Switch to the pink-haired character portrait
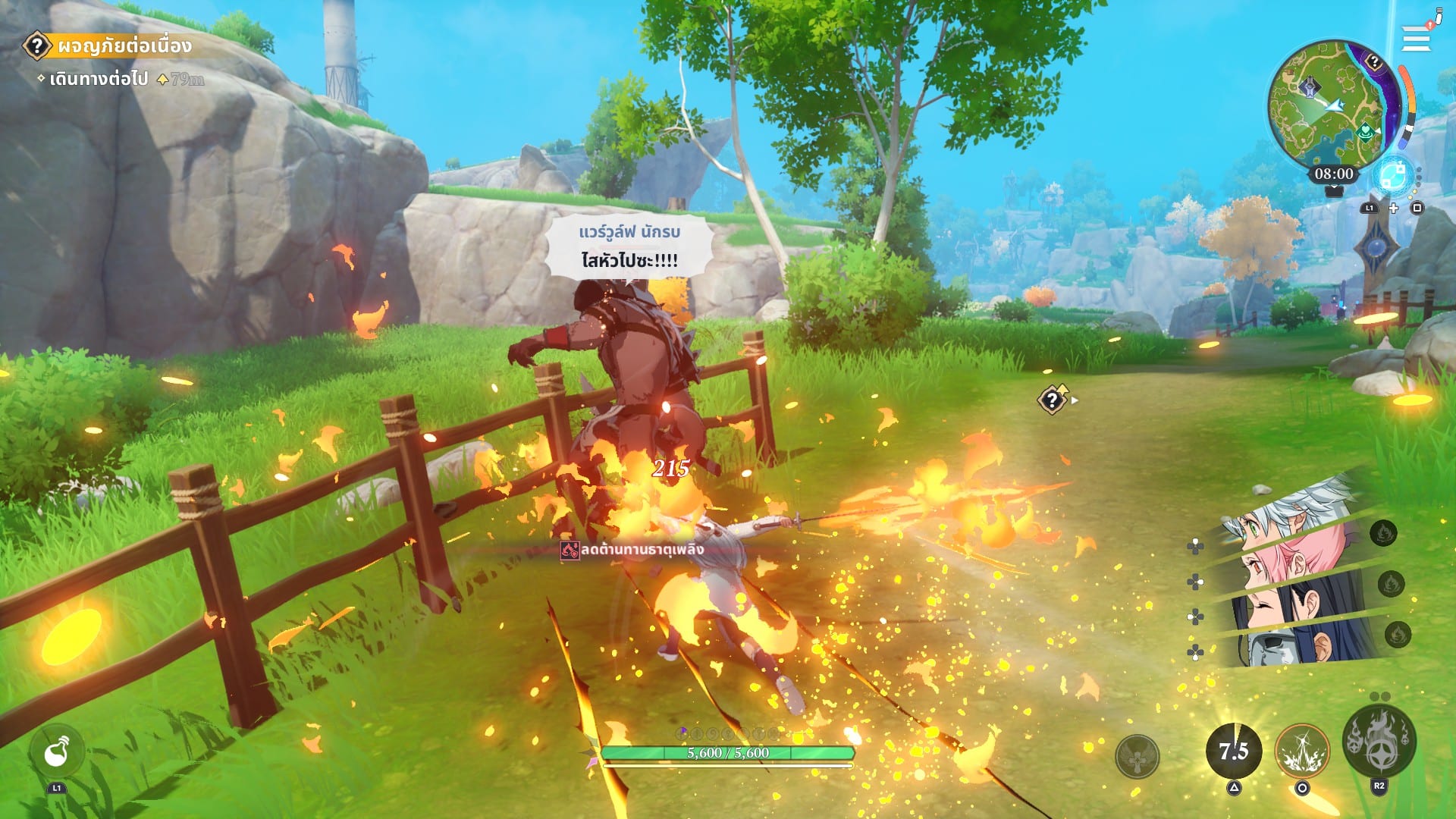The image size is (1456, 819). point(1289,561)
